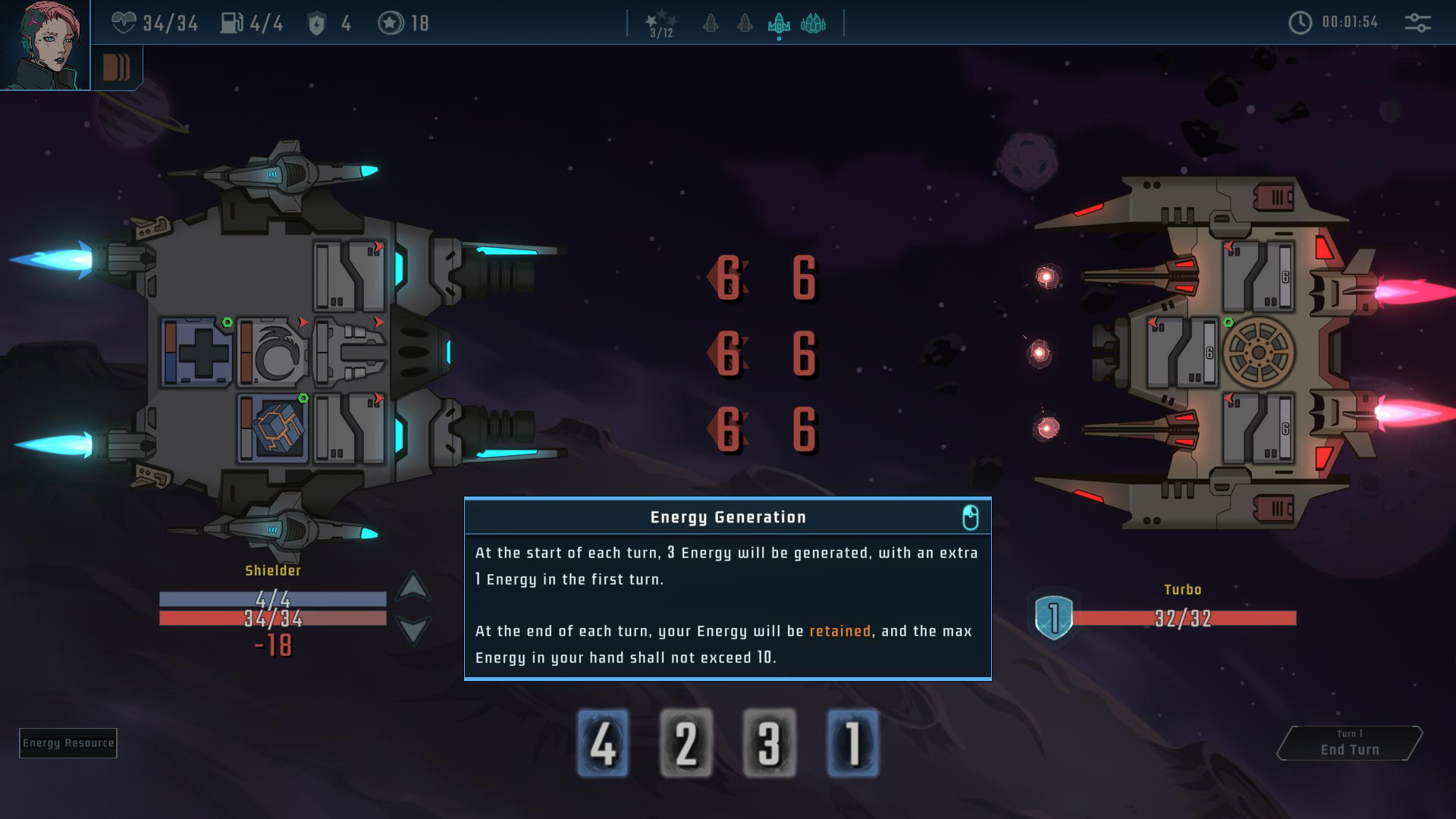The image size is (1456, 819).
Task: Click the pilot portrait
Action: click(x=44, y=44)
